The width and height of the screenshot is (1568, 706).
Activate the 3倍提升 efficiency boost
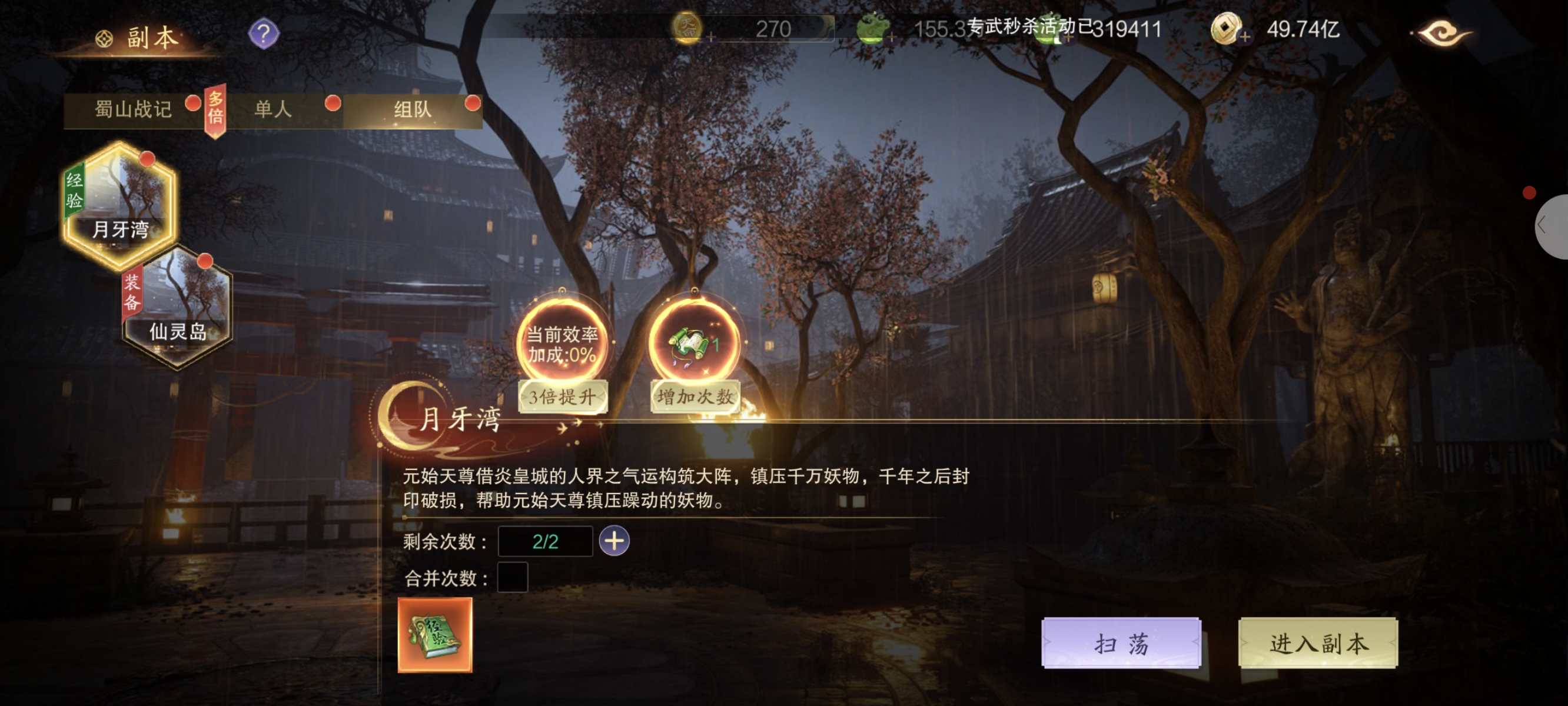click(562, 397)
